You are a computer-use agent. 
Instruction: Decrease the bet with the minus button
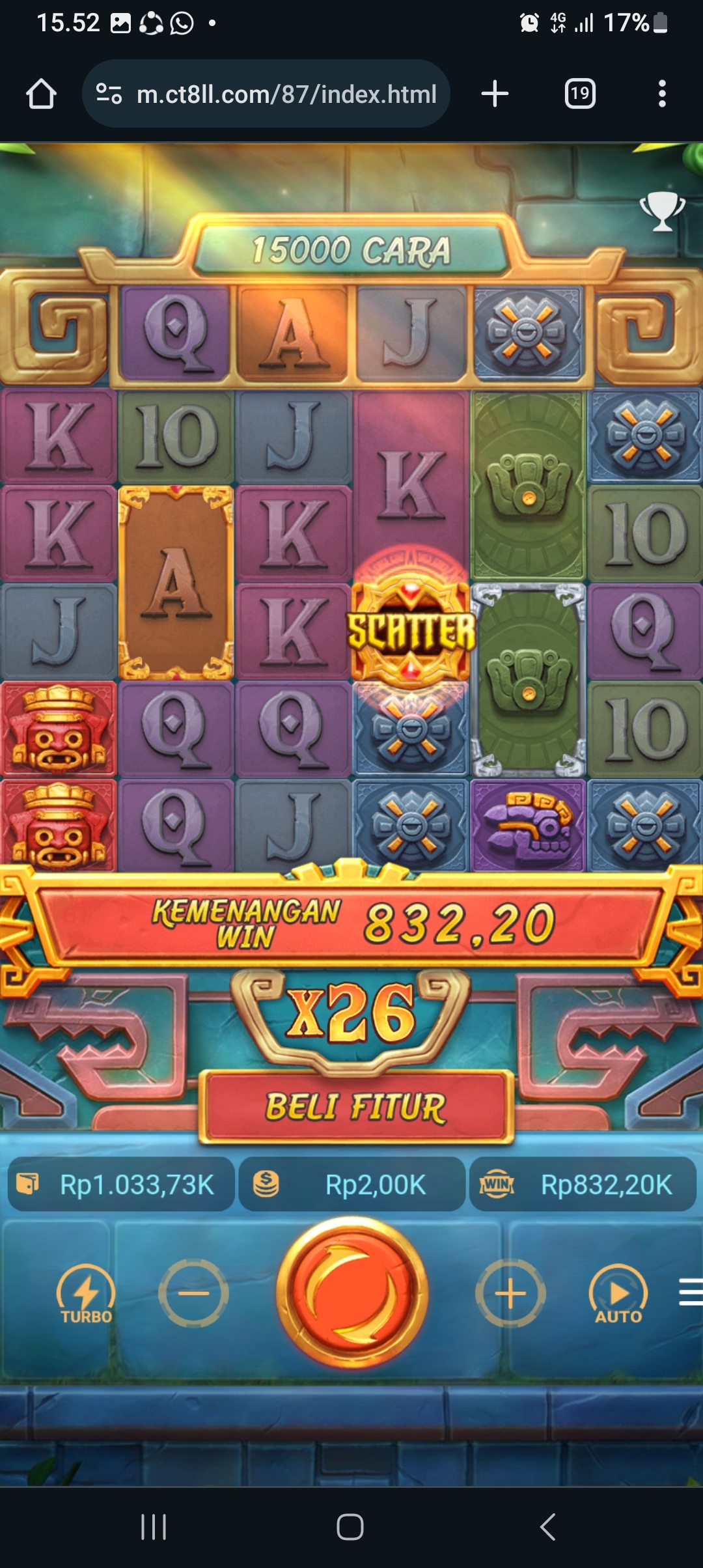pos(193,1293)
